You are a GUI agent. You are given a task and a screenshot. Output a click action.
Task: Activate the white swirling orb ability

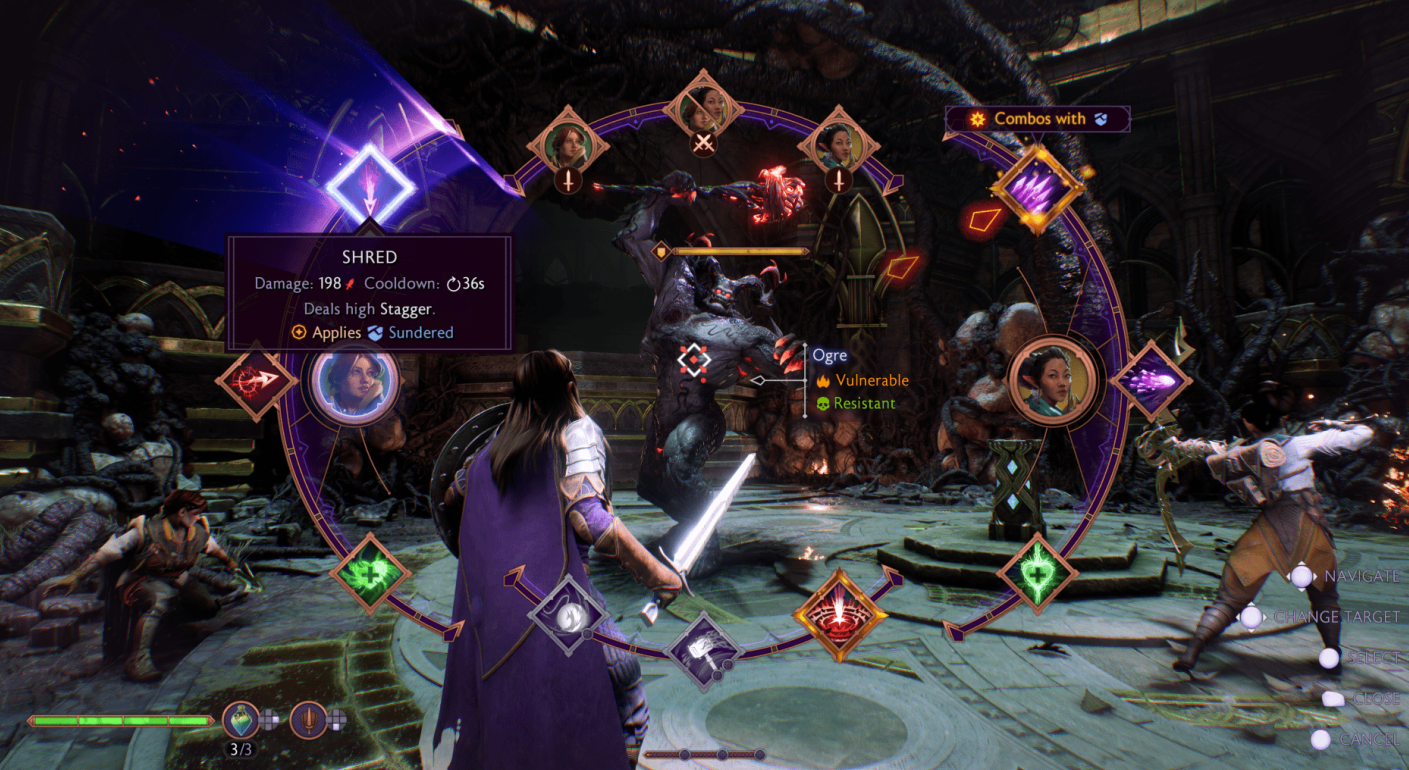569,614
